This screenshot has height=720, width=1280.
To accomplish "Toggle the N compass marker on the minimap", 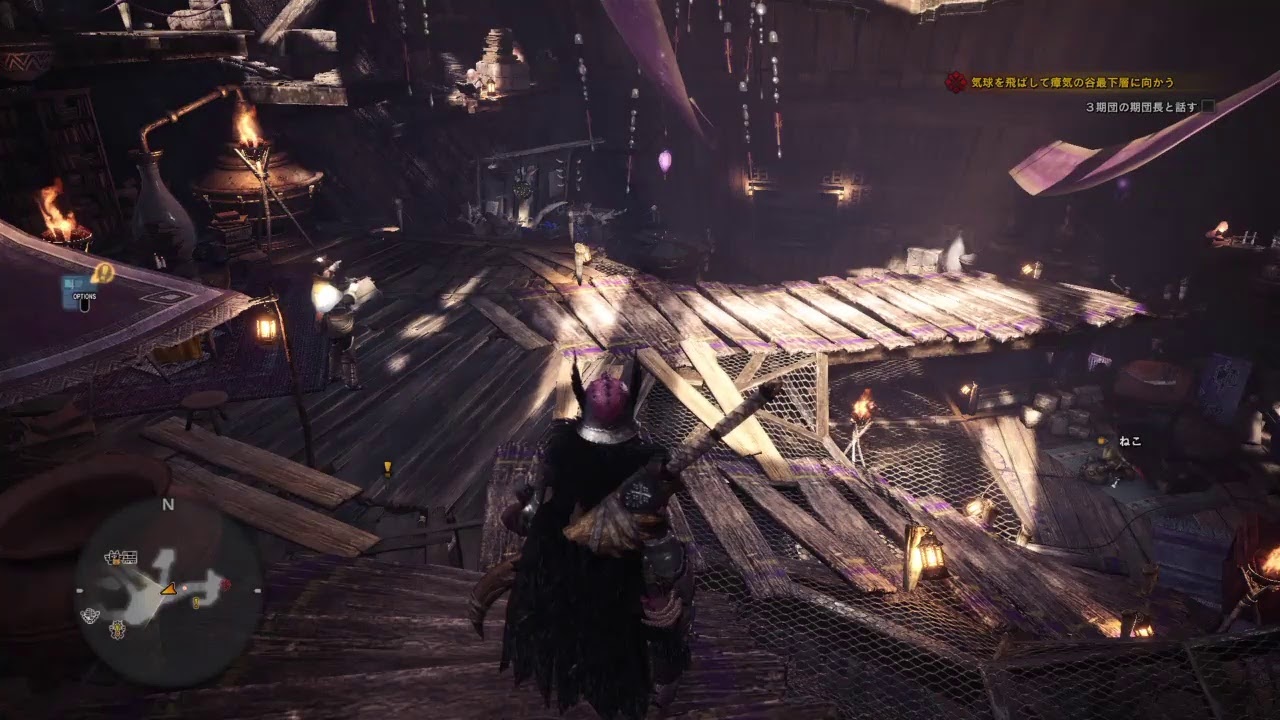I will [x=168, y=505].
